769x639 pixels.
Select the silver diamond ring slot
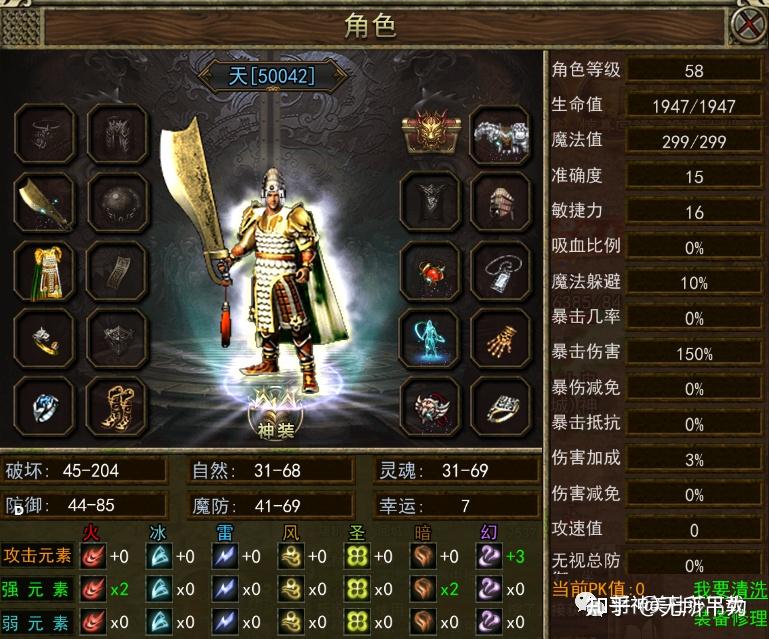coord(498,406)
